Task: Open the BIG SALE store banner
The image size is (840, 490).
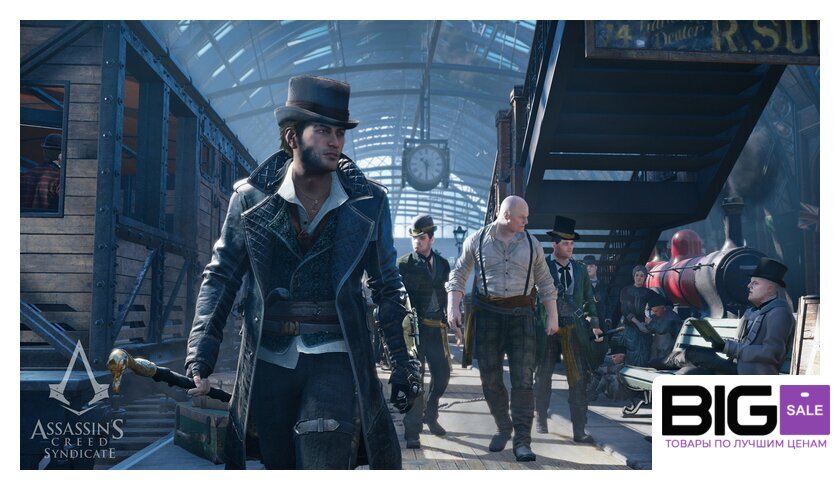Action: click(x=745, y=419)
